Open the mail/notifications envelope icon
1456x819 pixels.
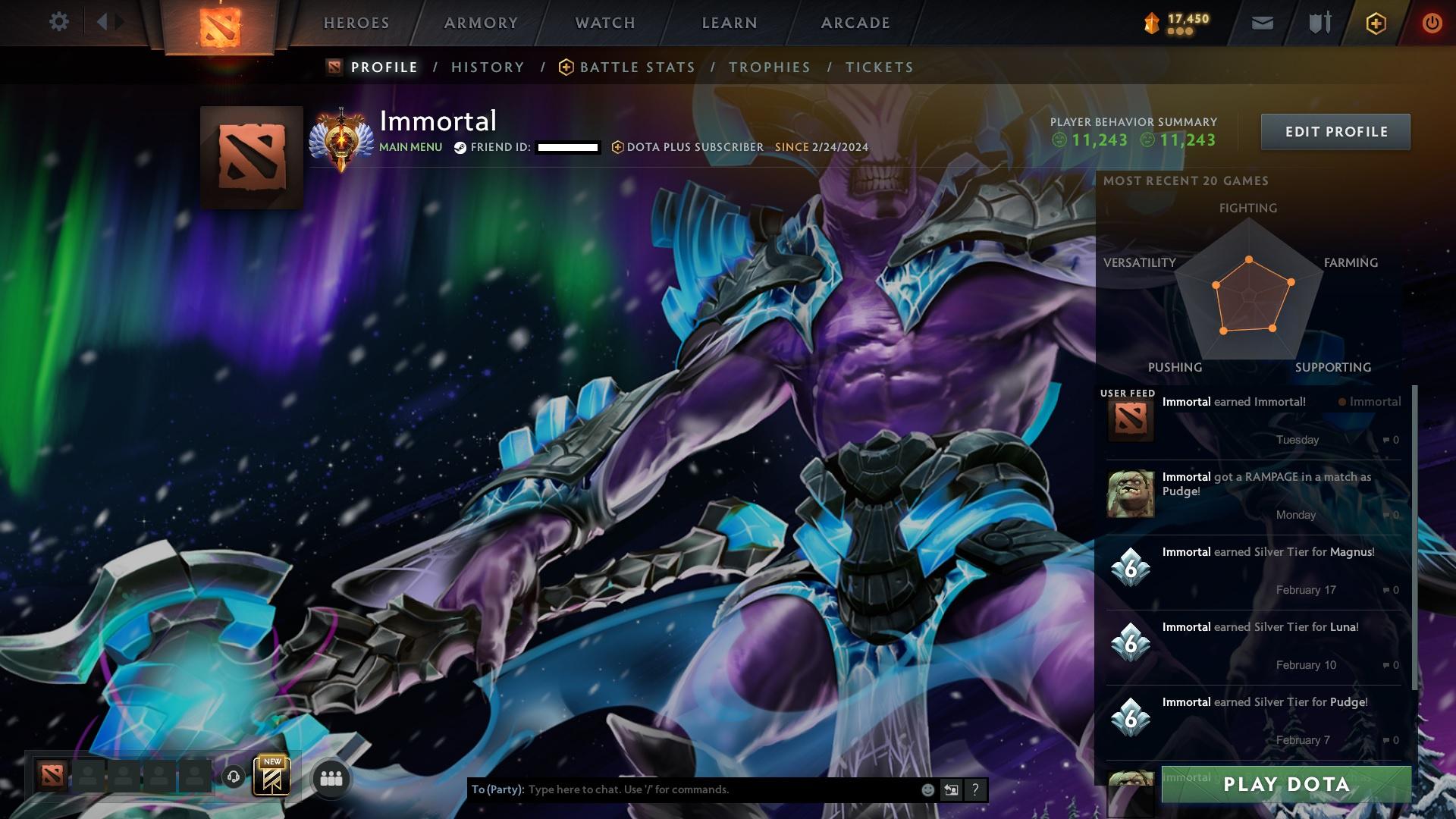click(x=1261, y=23)
